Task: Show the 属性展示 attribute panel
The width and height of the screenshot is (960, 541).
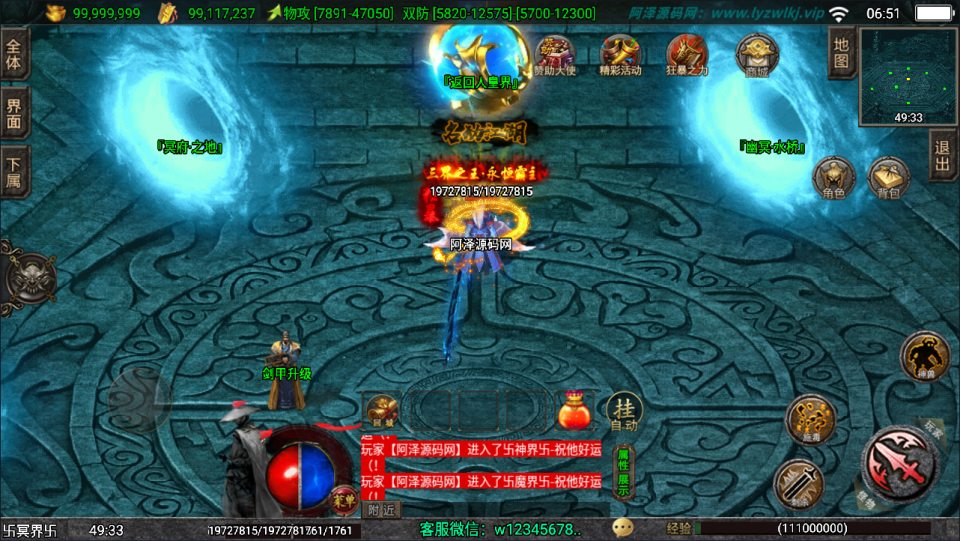Action: click(622, 473)
